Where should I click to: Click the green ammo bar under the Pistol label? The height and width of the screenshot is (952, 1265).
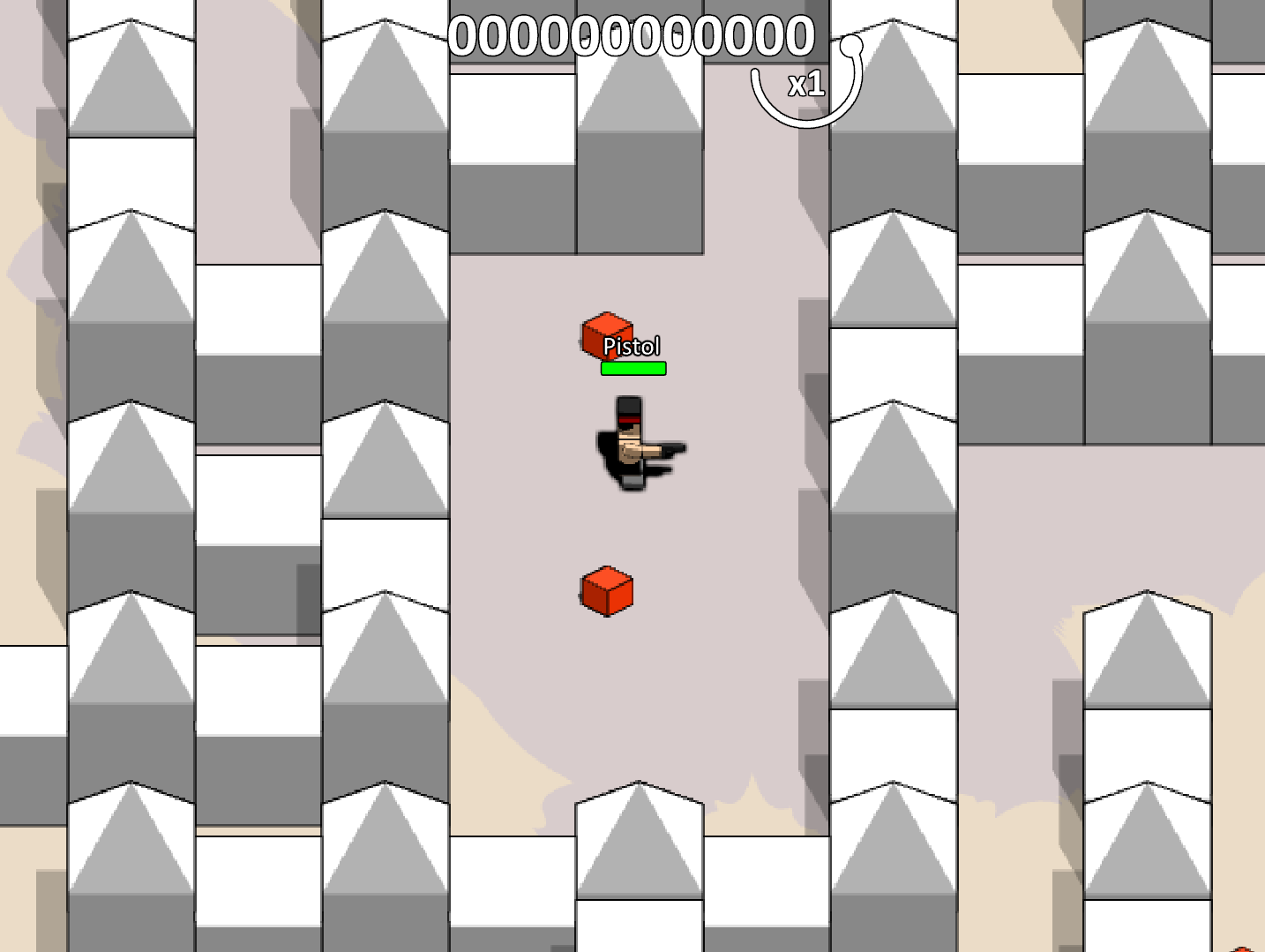(x=632, y=367)
